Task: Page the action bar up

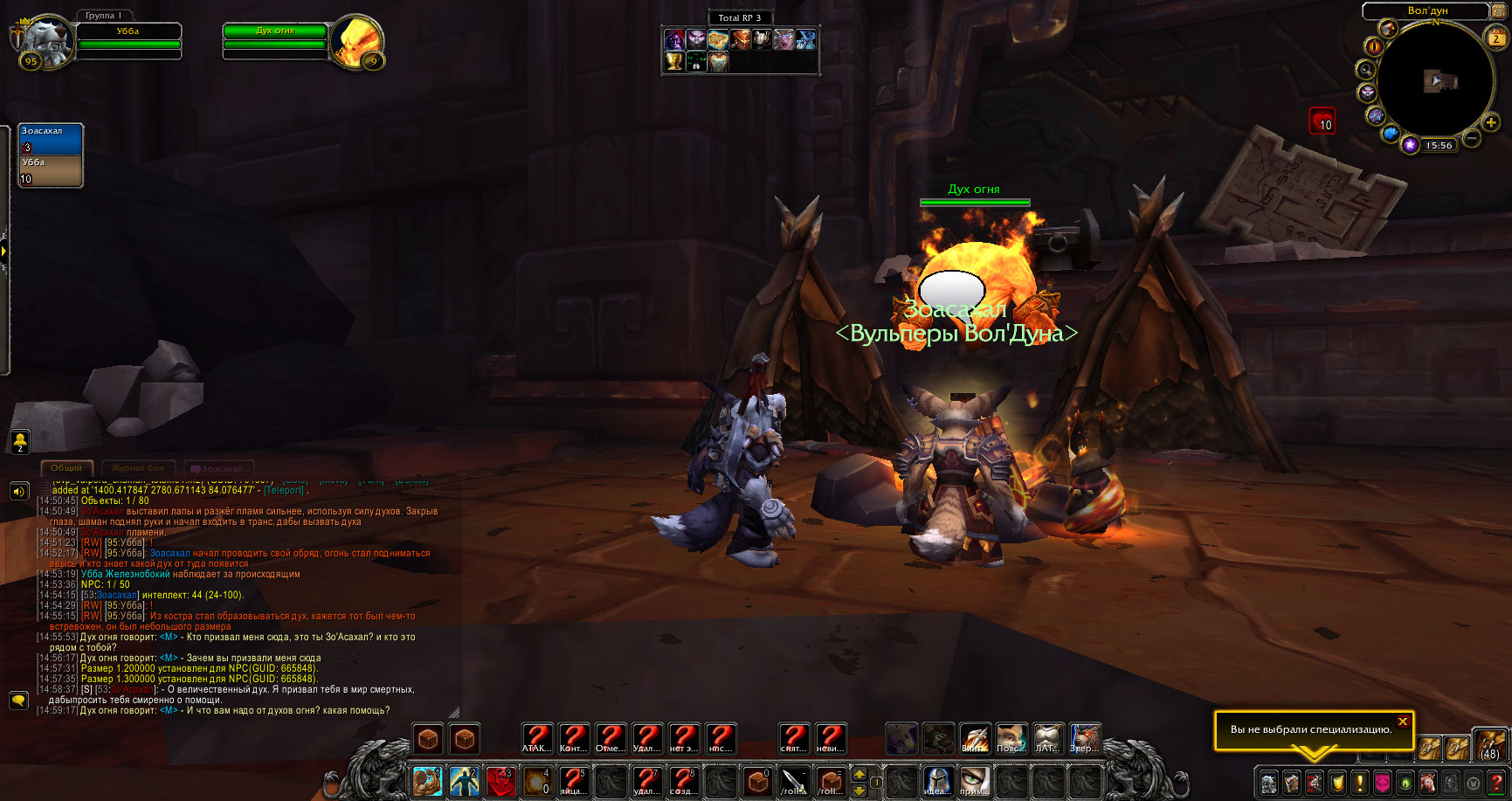Action: 860,774
